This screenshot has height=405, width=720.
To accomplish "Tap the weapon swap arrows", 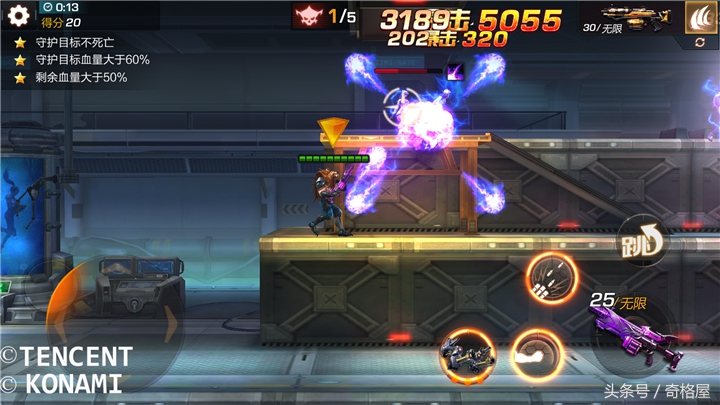I will [700, 44].
